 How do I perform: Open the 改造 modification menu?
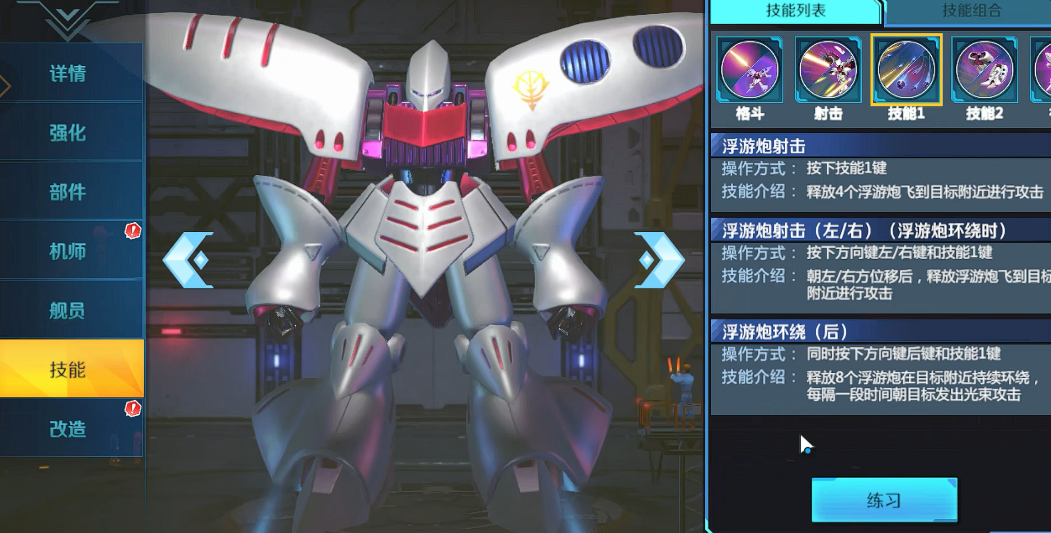(x=68, y=428)
